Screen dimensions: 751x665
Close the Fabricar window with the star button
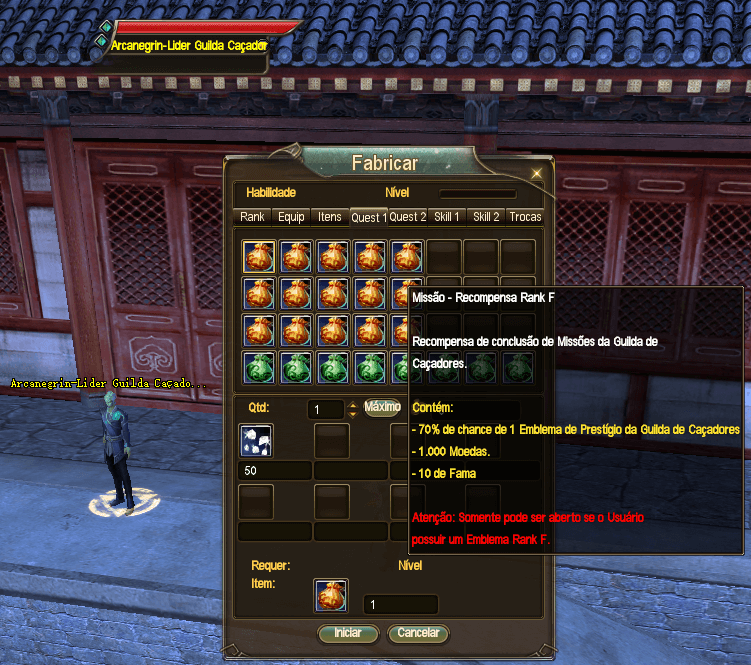[x=536, y=173]
